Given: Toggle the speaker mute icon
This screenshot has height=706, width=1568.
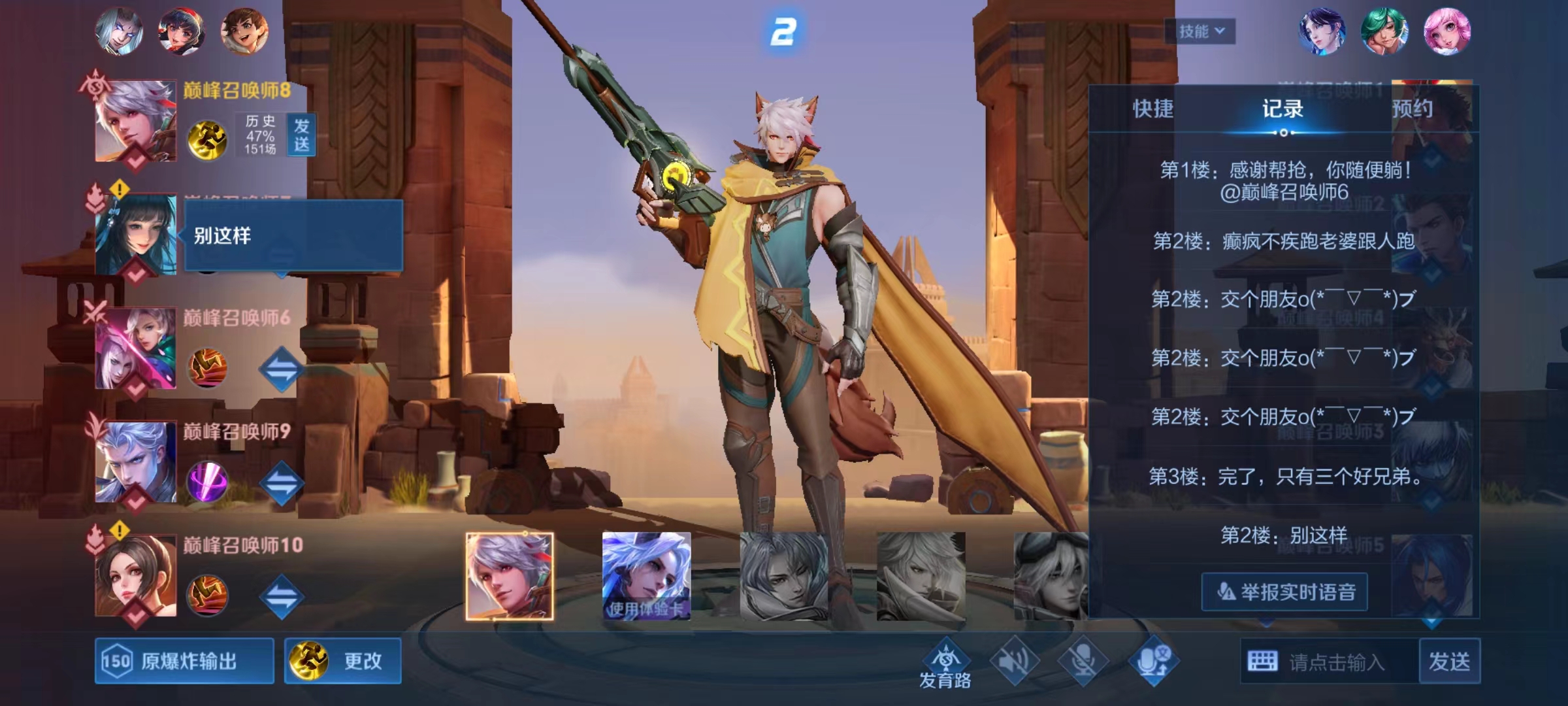Looking at the screenshot, I should [x=1015, y=661].
